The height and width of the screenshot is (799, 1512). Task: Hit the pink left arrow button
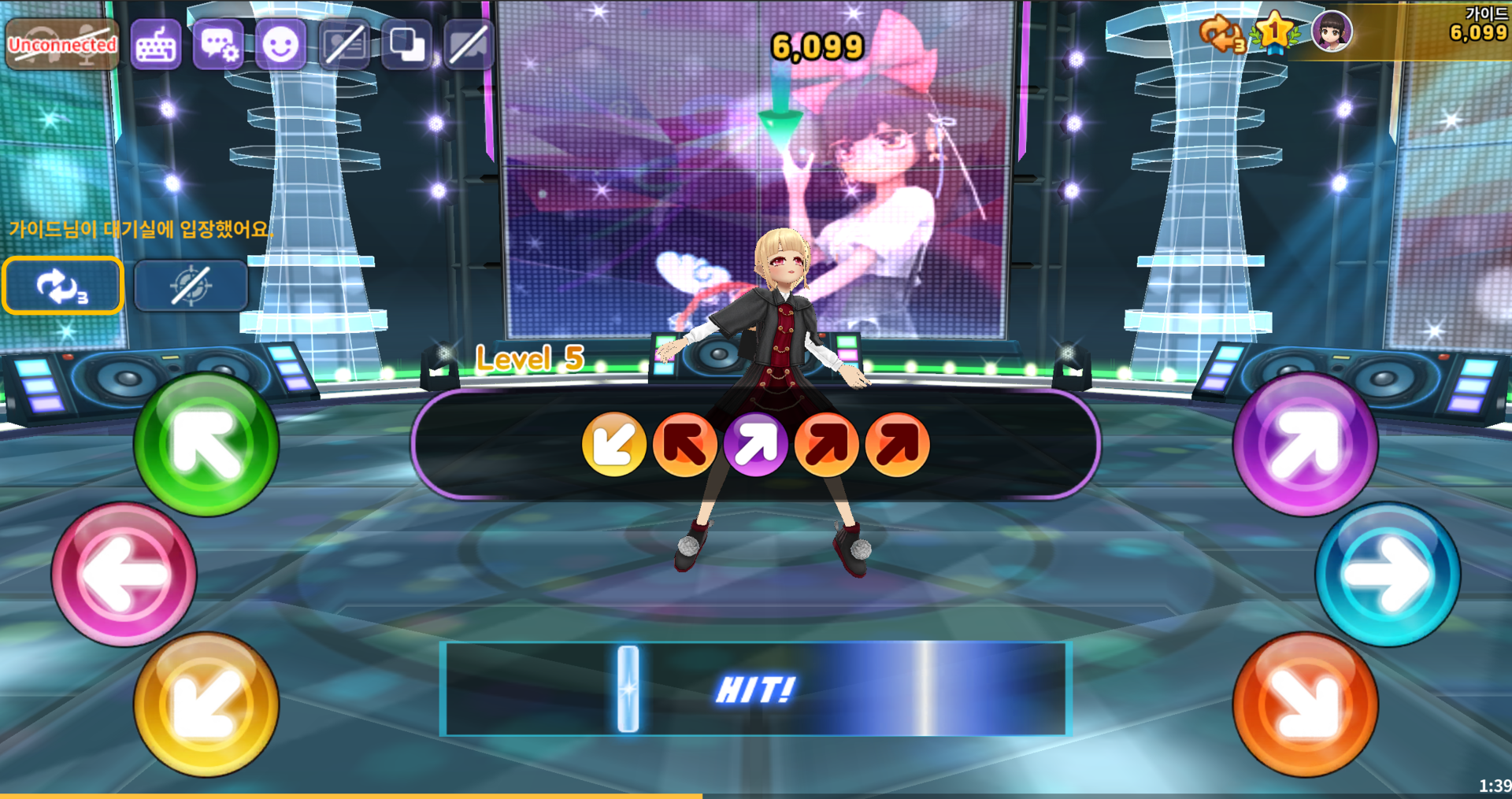[x=124, y=574]
